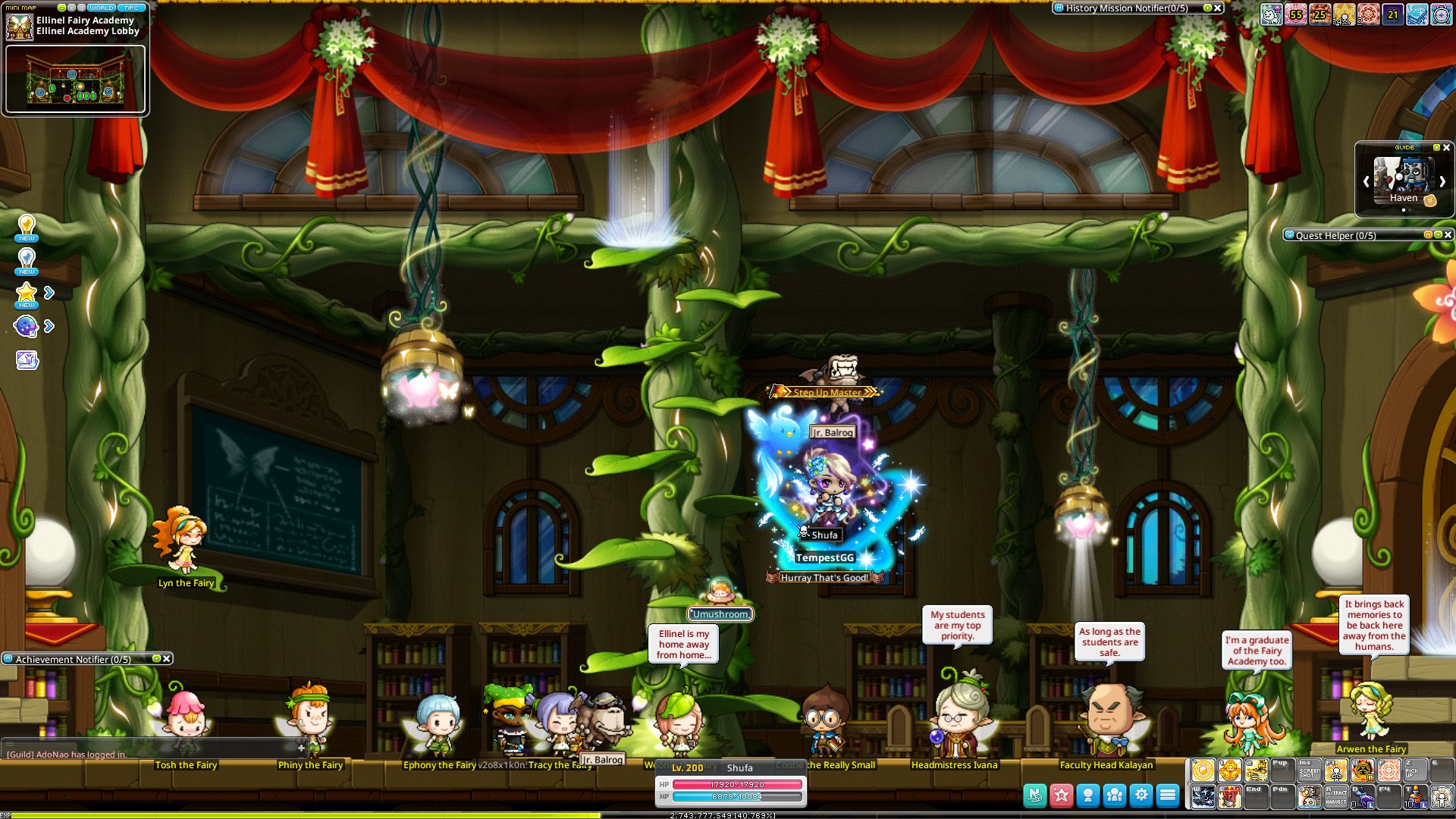
Task: Show the next guide entry with right arrow
Action: tap(1442, 182)
